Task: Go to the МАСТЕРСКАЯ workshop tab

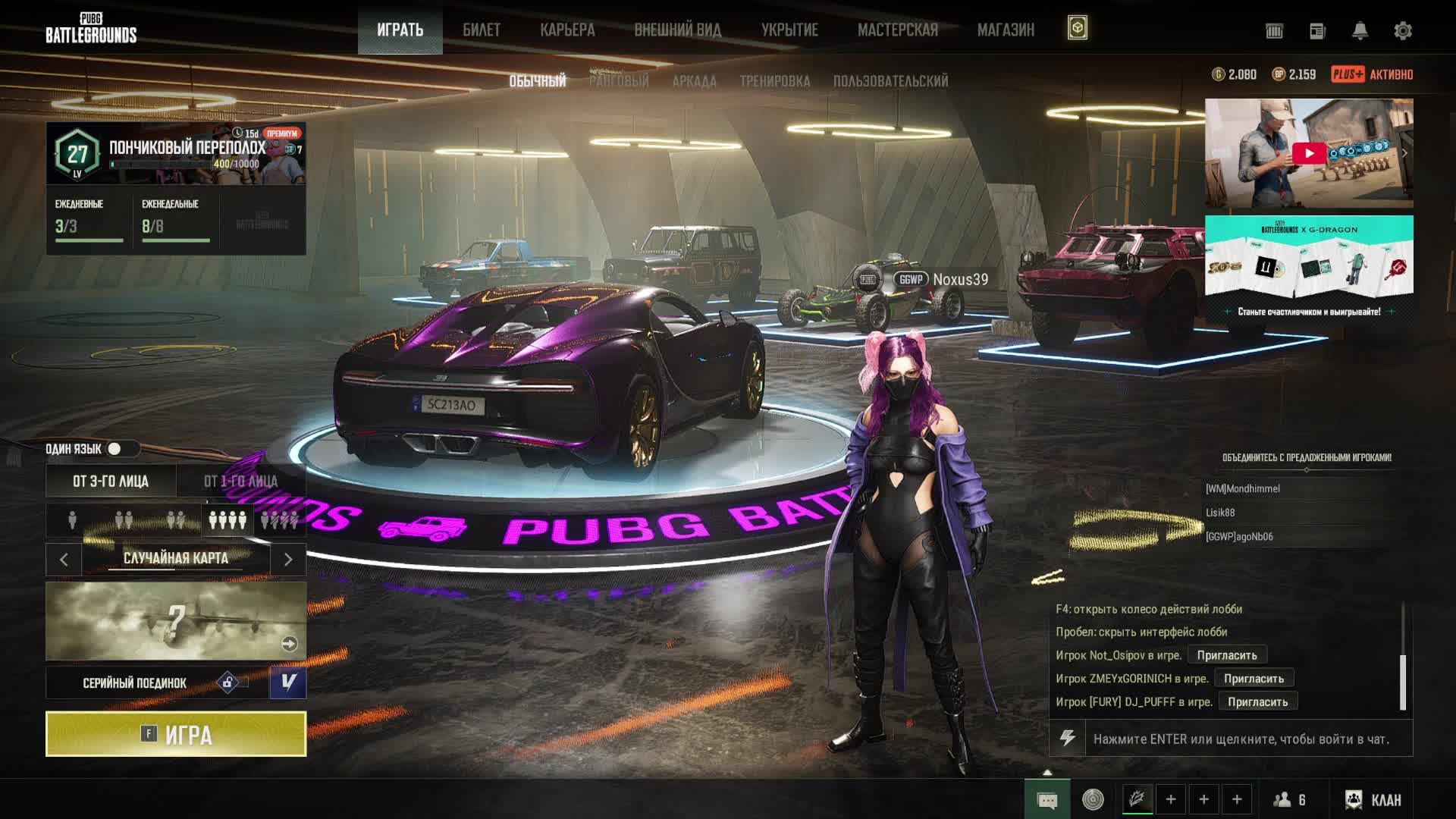Action: pyautogui.click(x=897, y=30)
